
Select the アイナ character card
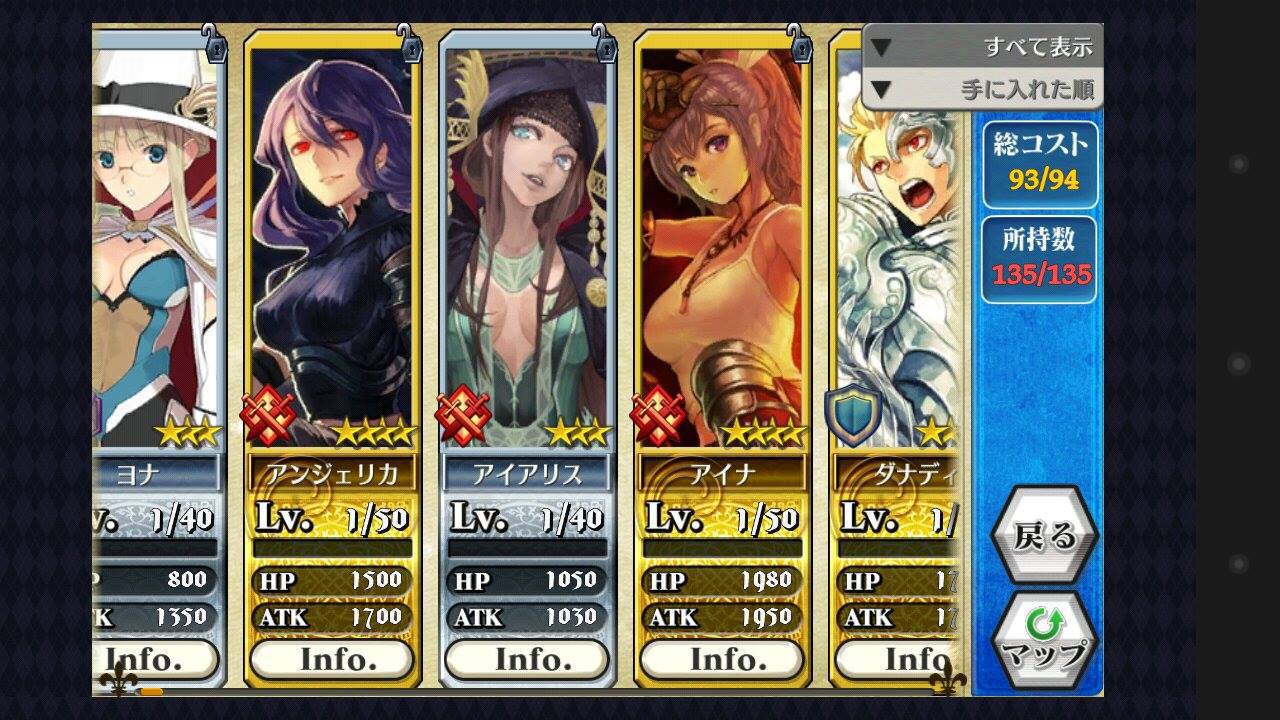722,250
